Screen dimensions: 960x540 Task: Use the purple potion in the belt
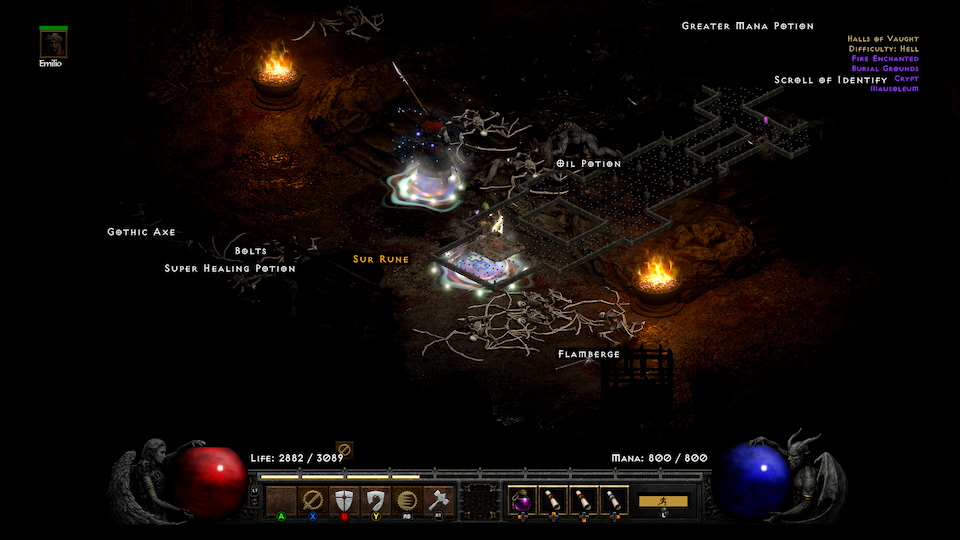coord(522,500)
